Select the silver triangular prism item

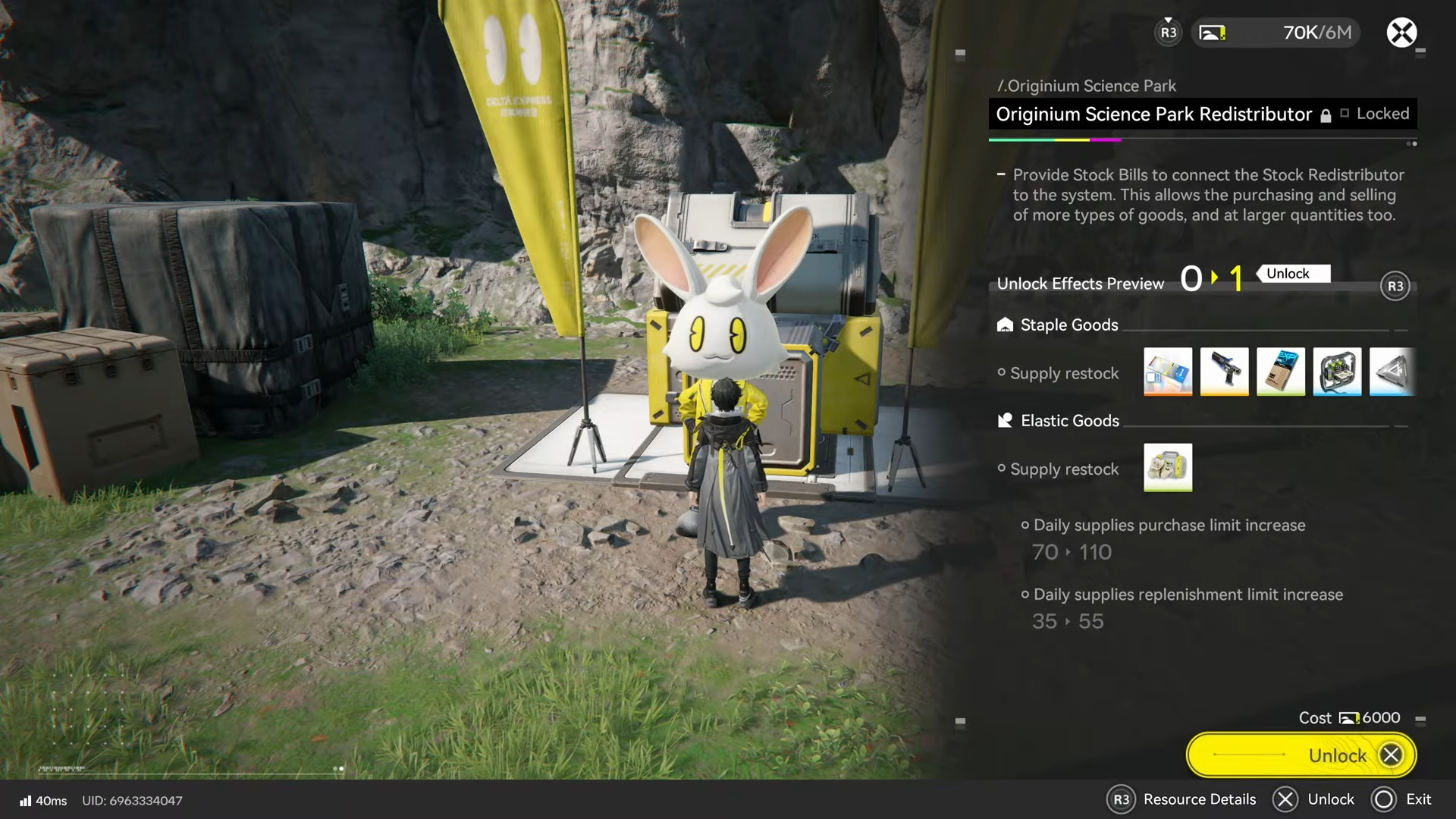click(1392, 372)
